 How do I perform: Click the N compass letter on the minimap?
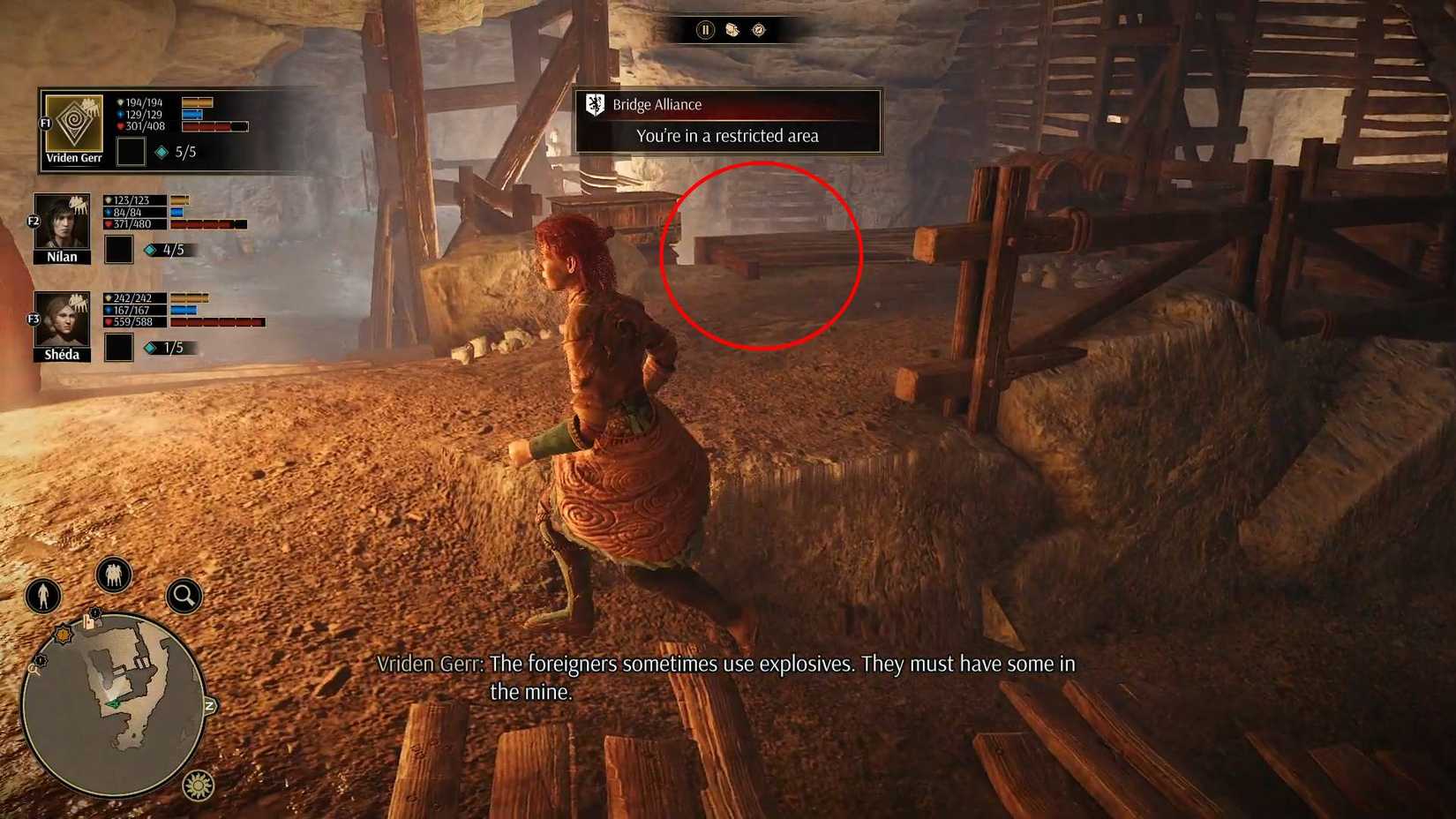(209, 704)
